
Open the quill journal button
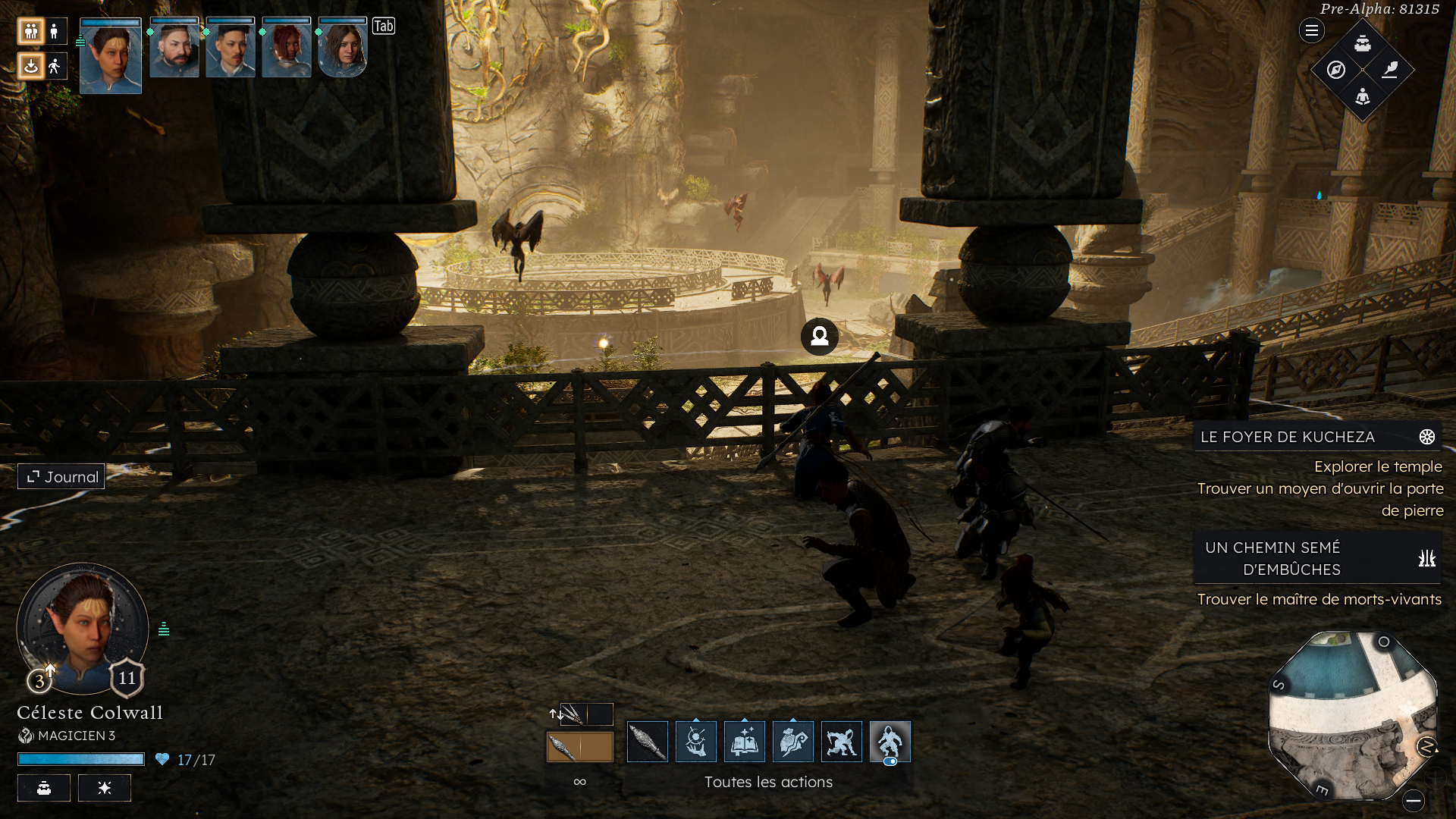pos(1390,70)
